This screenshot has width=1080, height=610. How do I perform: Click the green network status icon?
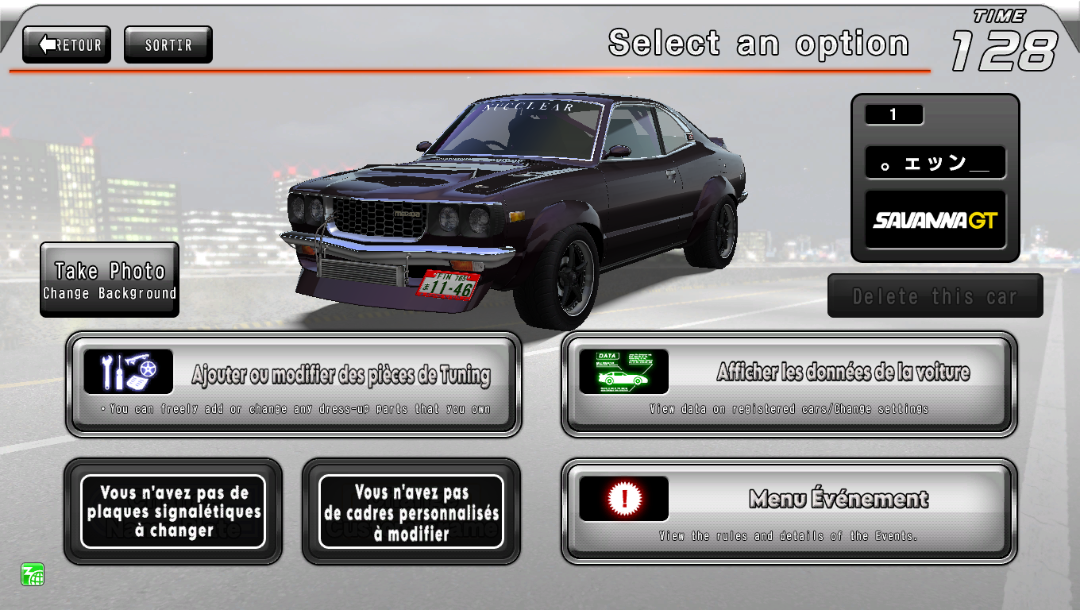click(33, 574)
